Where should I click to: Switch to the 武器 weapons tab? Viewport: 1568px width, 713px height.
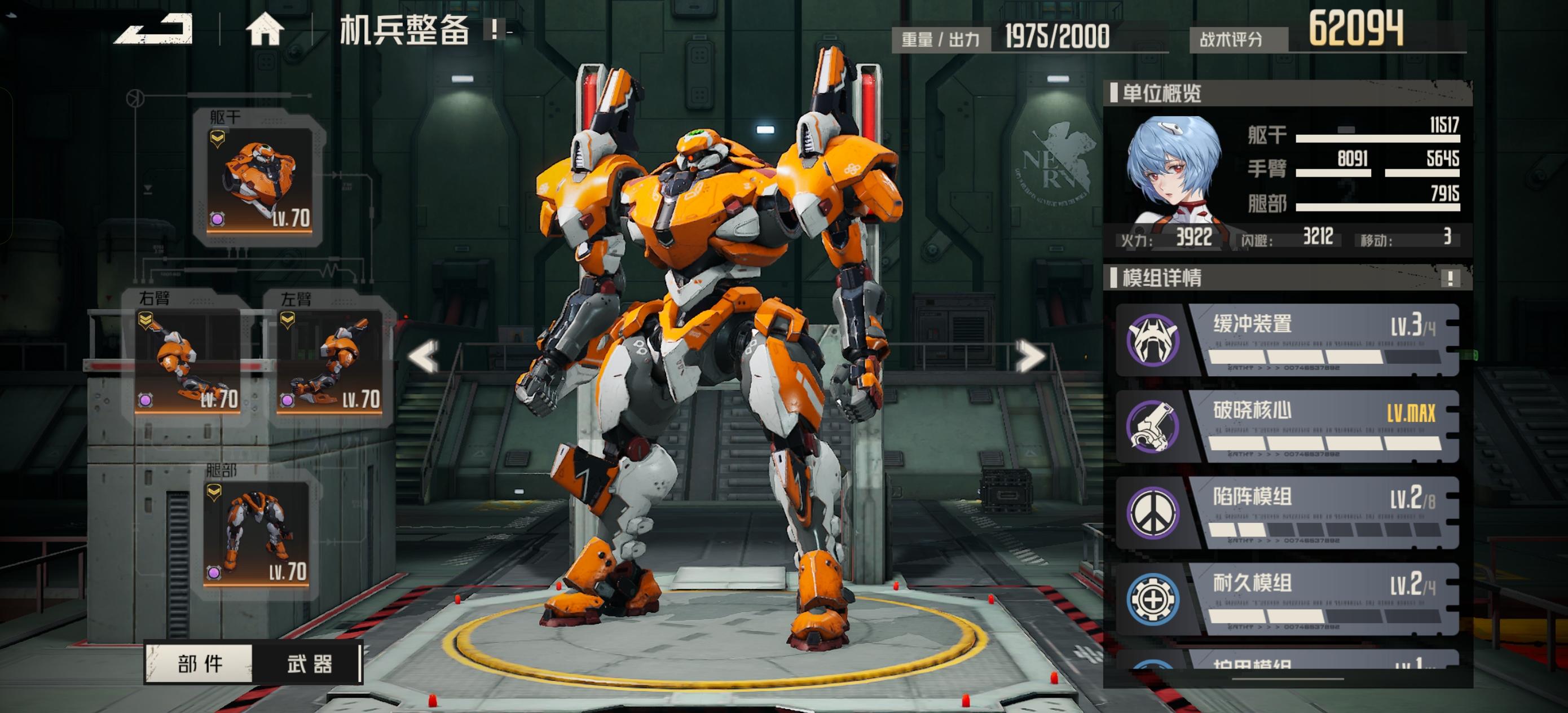309,663
